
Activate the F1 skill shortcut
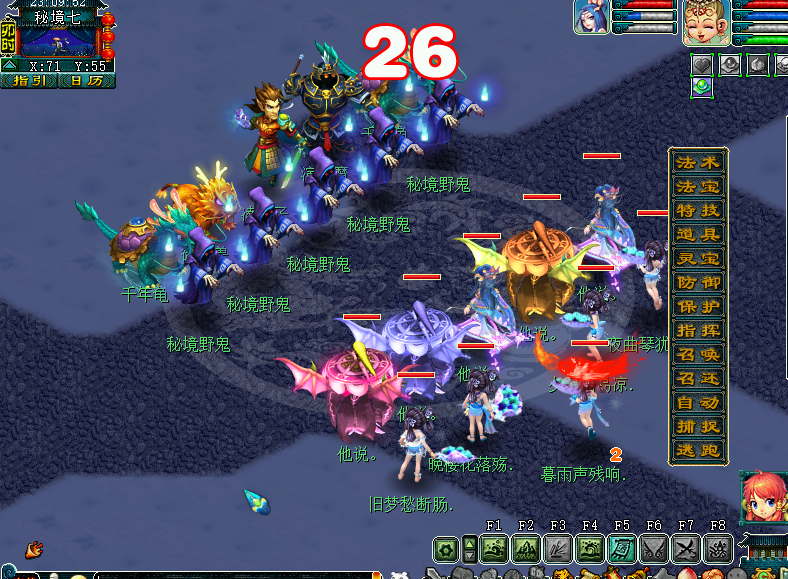click(x=493, y=548)
